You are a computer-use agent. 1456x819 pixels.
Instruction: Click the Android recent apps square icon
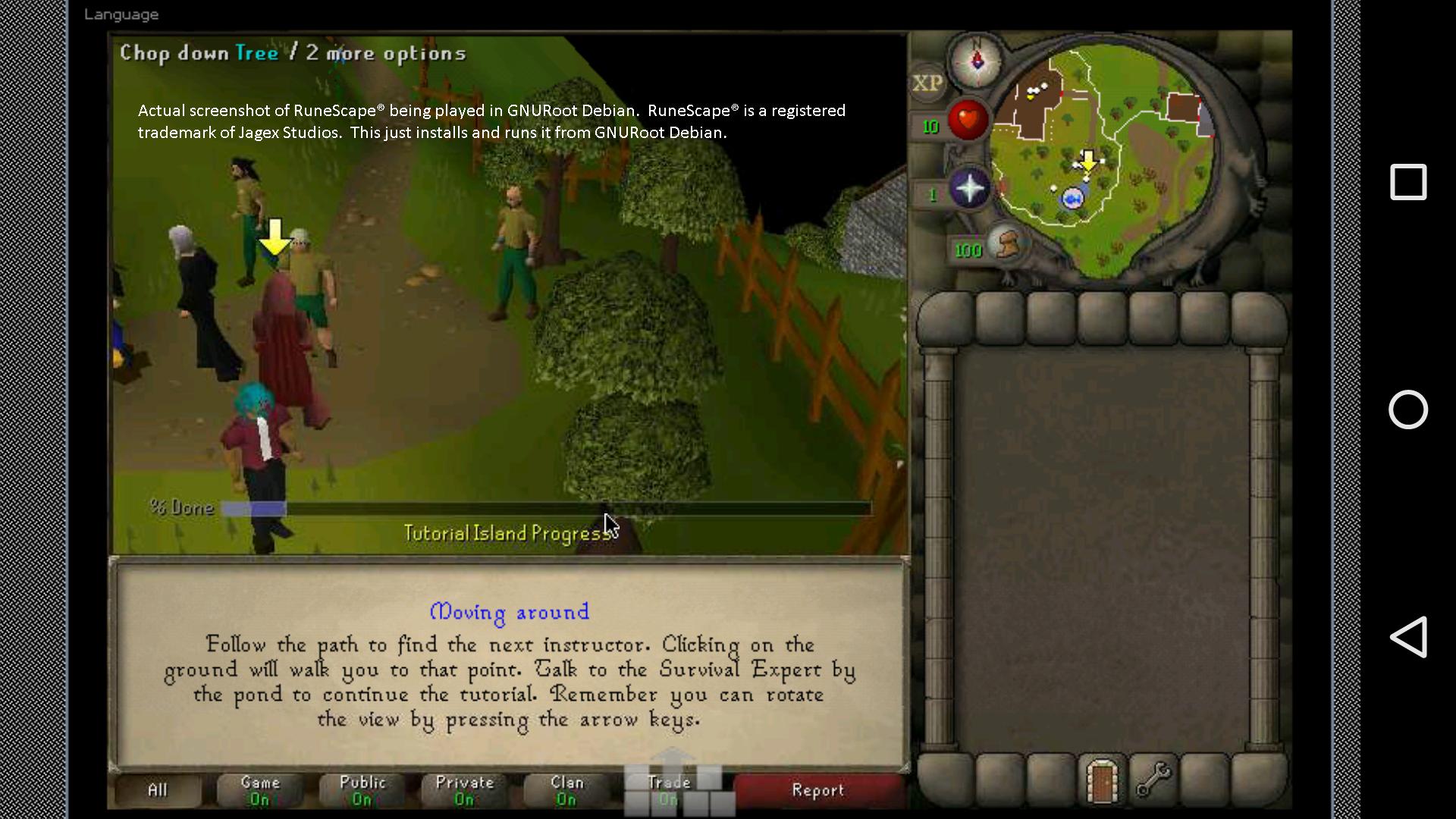click(x=1407, y=182)
